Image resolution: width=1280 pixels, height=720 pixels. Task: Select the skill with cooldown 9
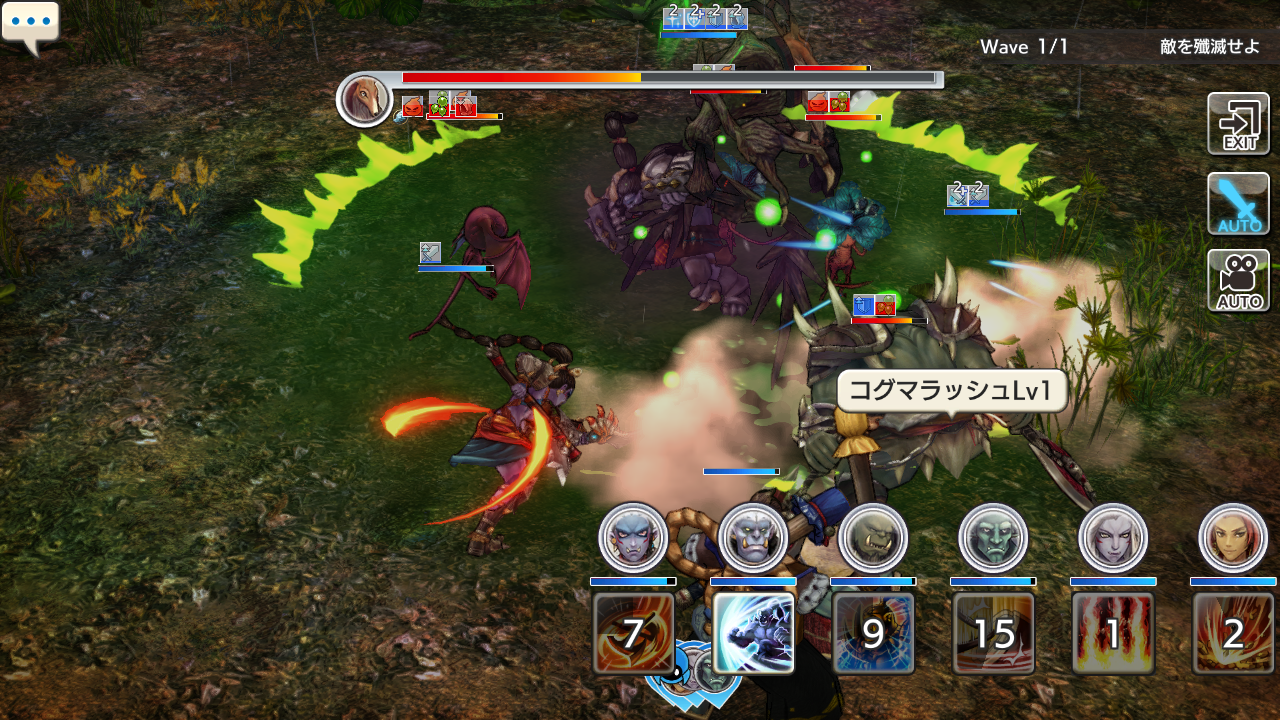point(873,633)
